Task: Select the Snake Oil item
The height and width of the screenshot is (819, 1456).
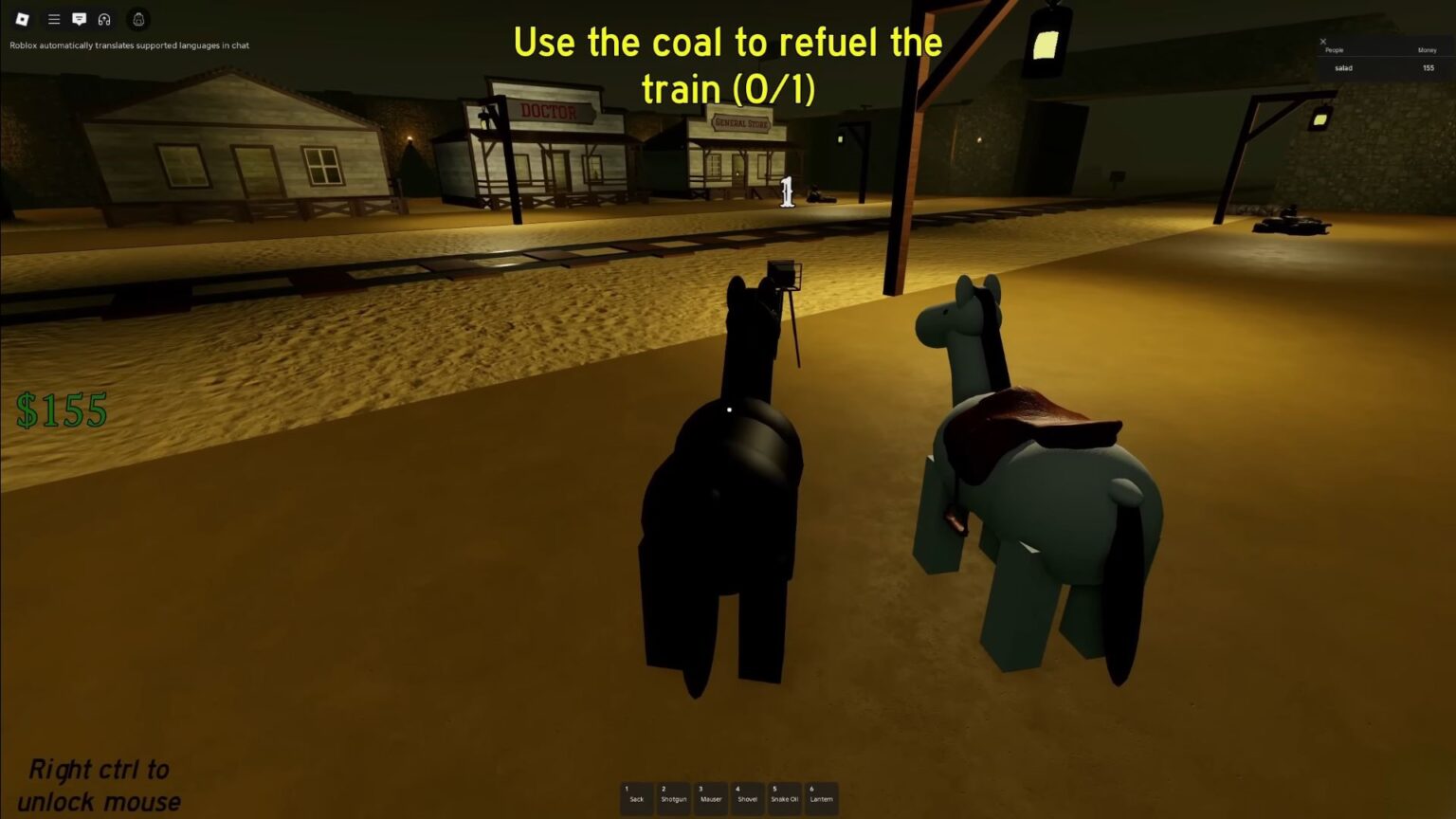Action: coord(783,798)
